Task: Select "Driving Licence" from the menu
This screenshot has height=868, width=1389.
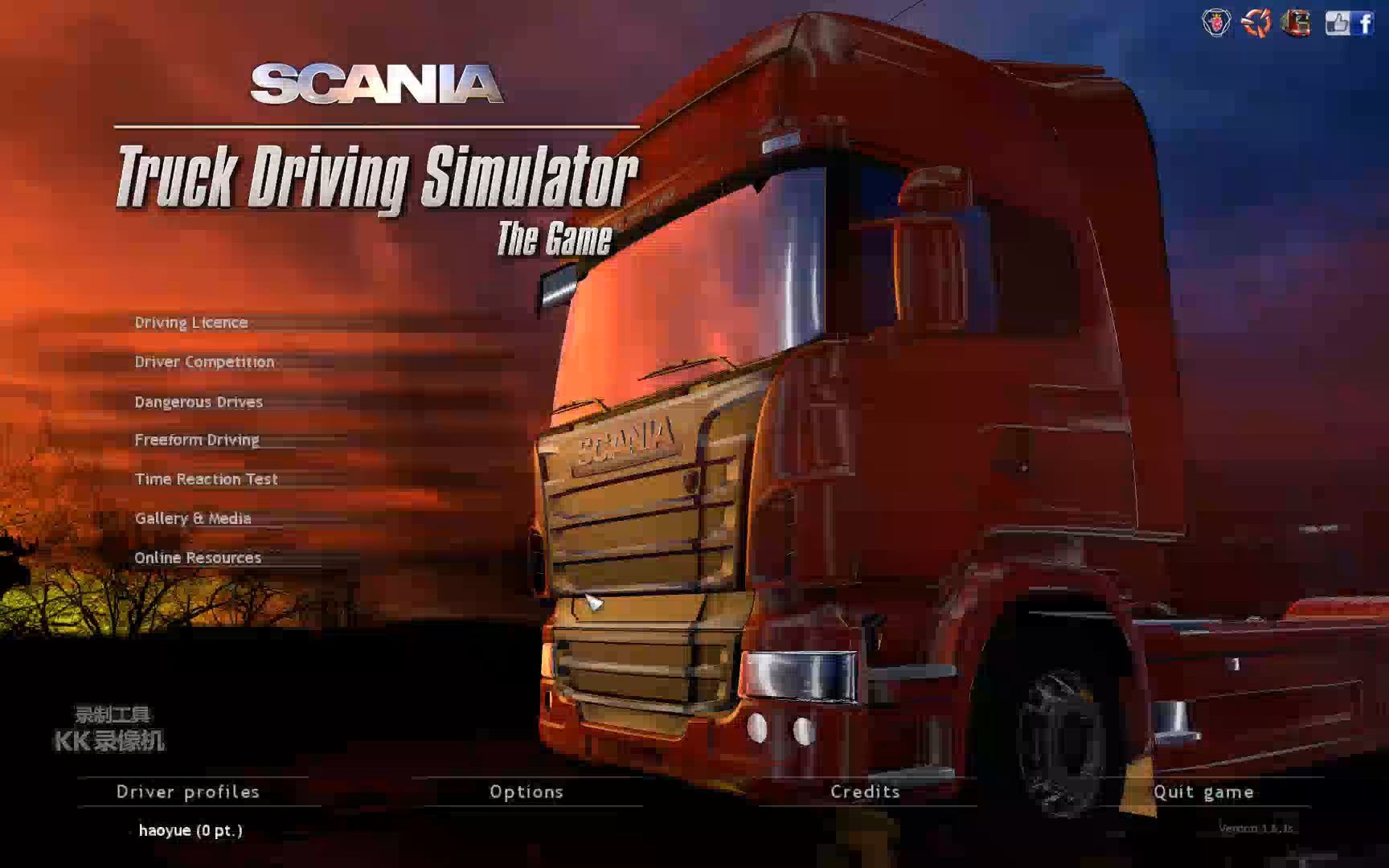Action: [x=191, y=322]
